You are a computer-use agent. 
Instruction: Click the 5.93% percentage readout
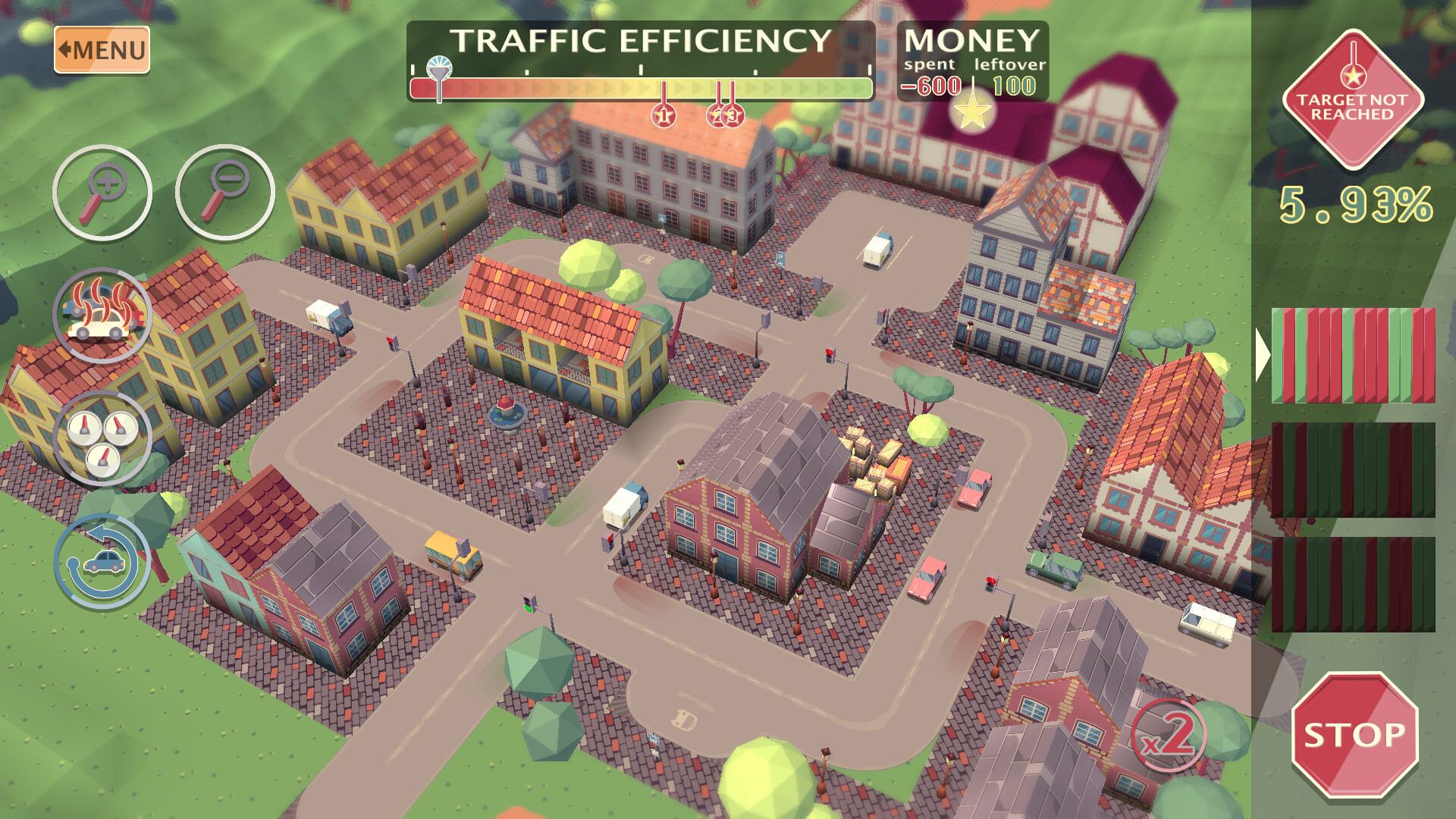coord(1354,203)
